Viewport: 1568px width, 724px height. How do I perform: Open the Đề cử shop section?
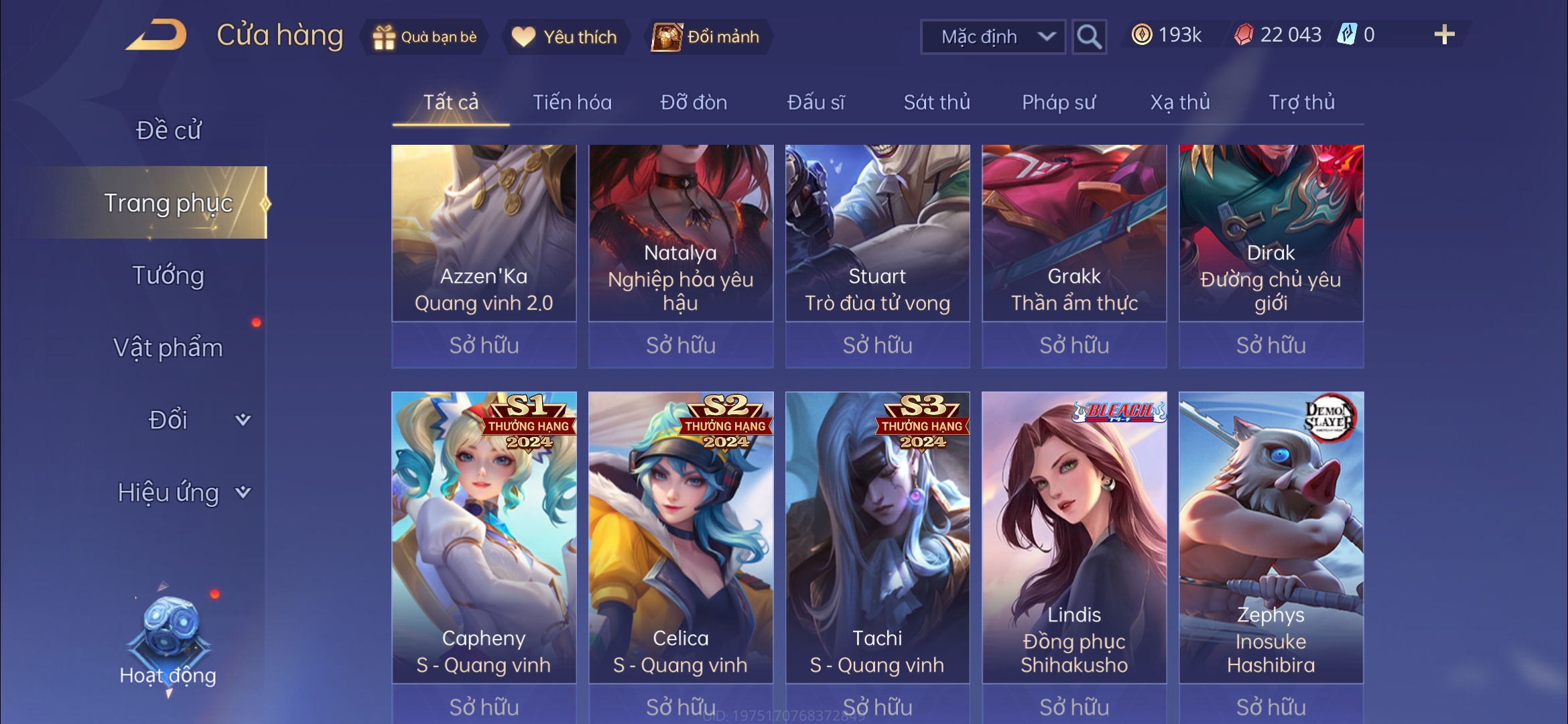pos(168,130)
